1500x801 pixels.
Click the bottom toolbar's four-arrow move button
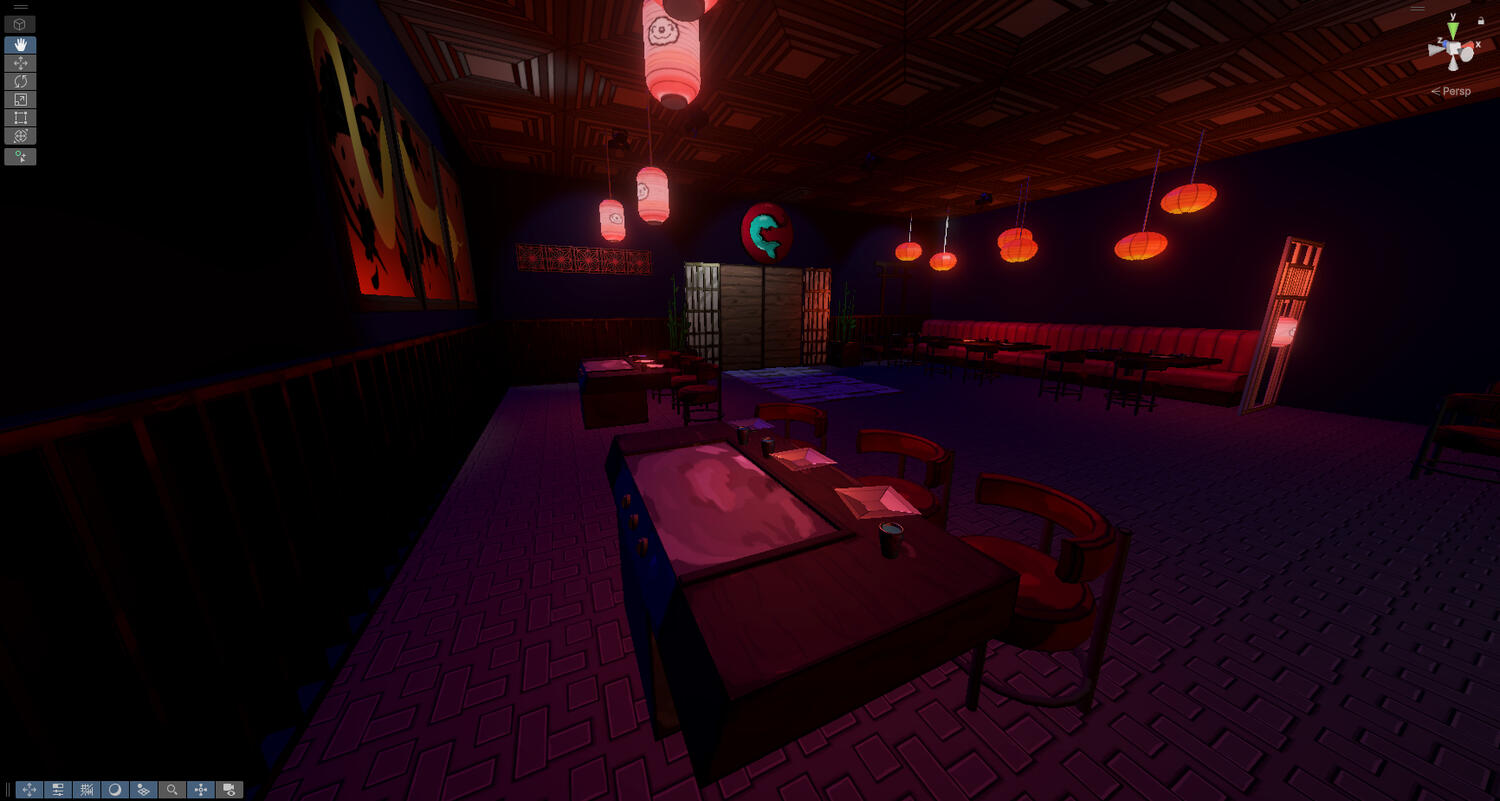[29, 789]
